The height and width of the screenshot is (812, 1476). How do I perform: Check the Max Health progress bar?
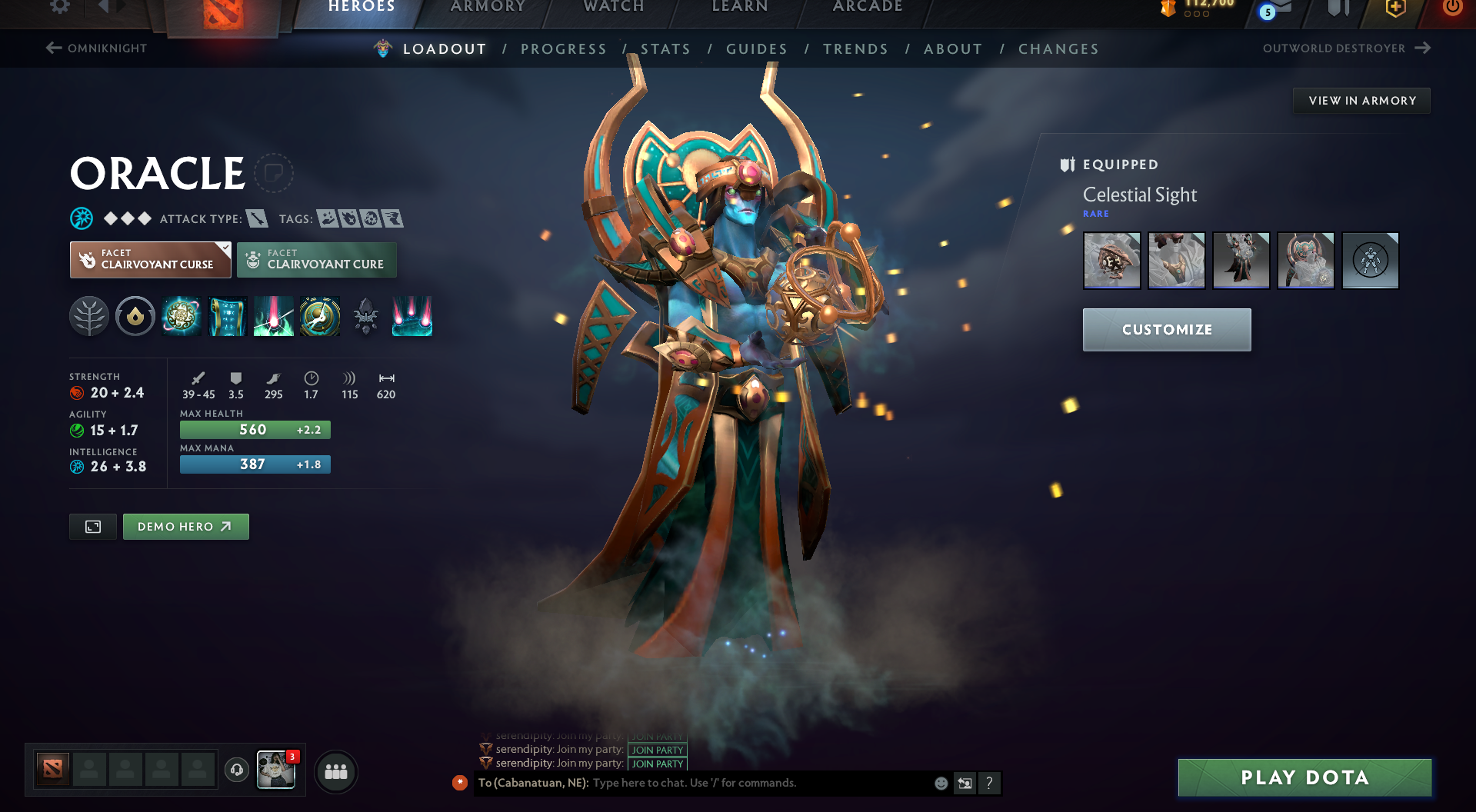coord(255,429)
